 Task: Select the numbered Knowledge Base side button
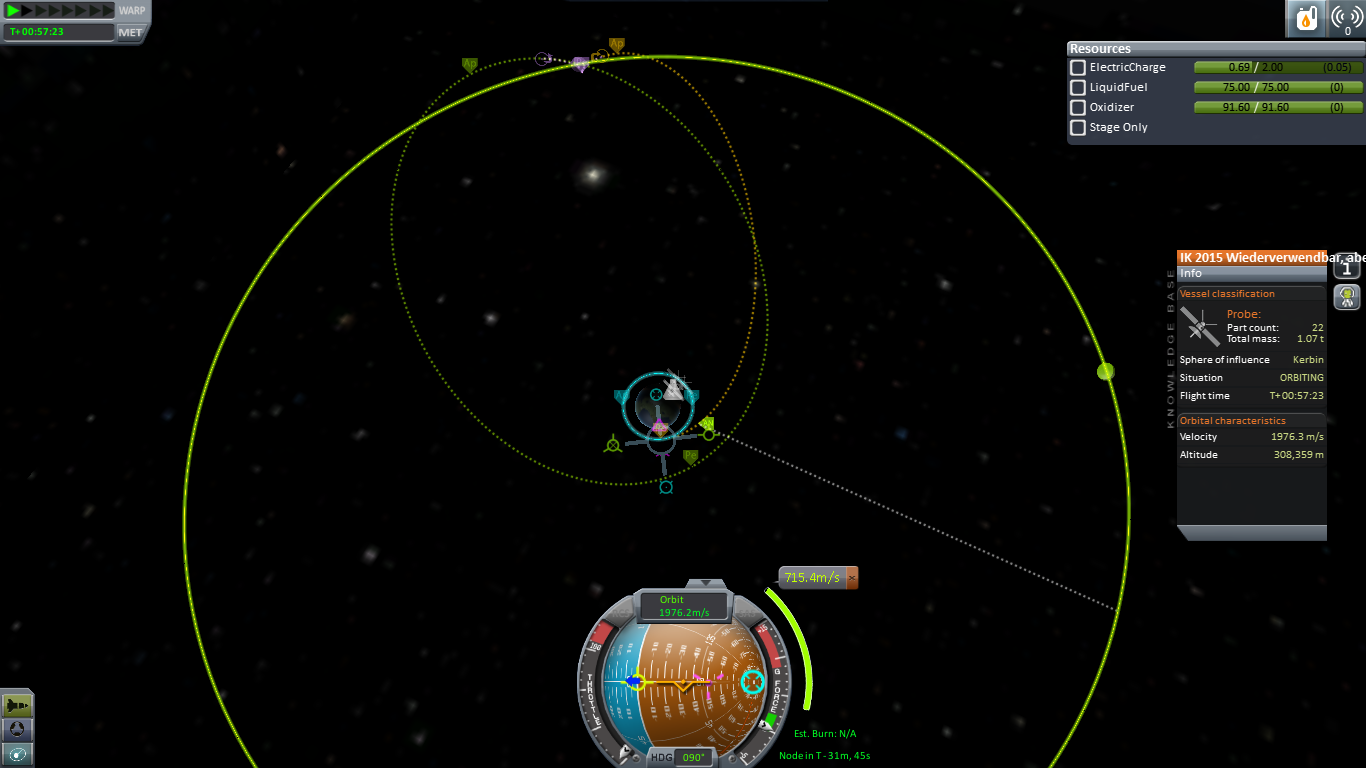coord(1347,267)
